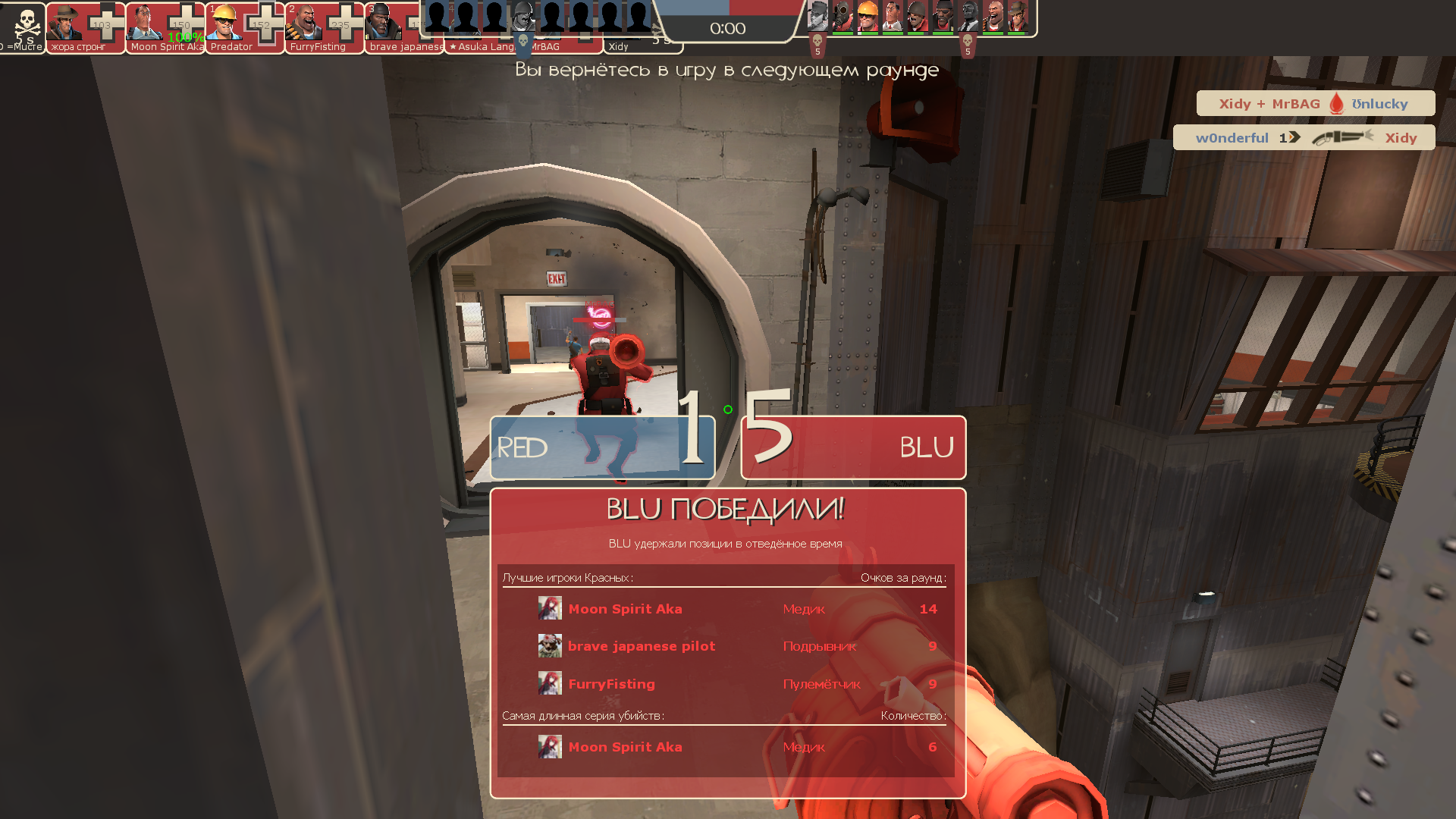Screen dimensions: 1456x819
Task: Choose the brave japanese pilot row
Action: tap(726, 646)
